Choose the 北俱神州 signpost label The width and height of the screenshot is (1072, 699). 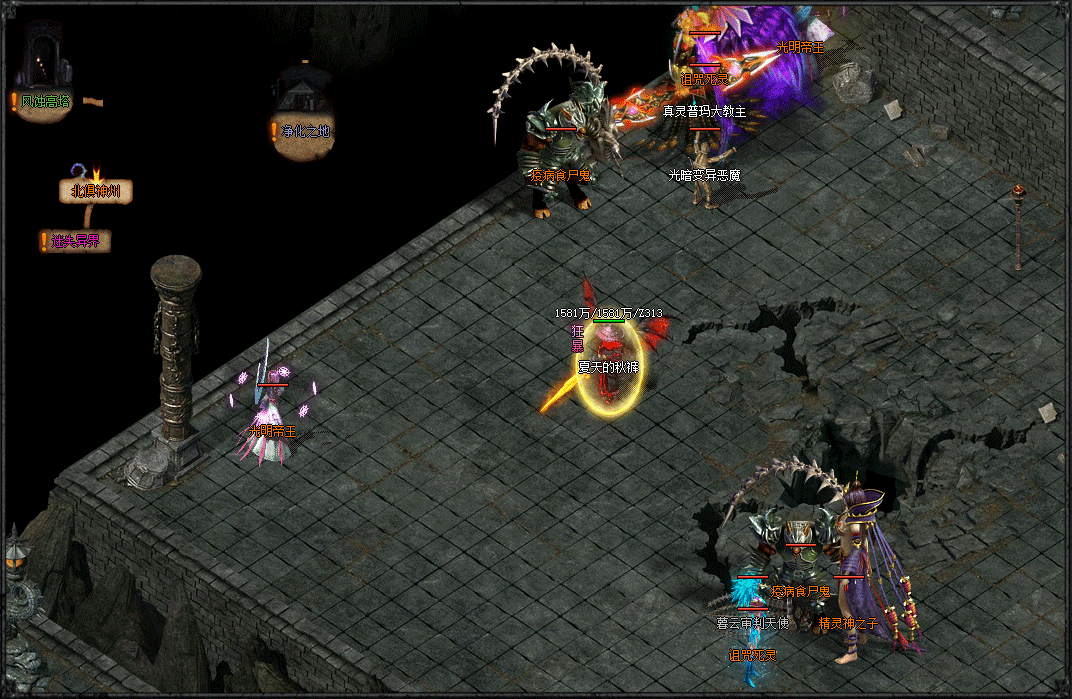95,191
